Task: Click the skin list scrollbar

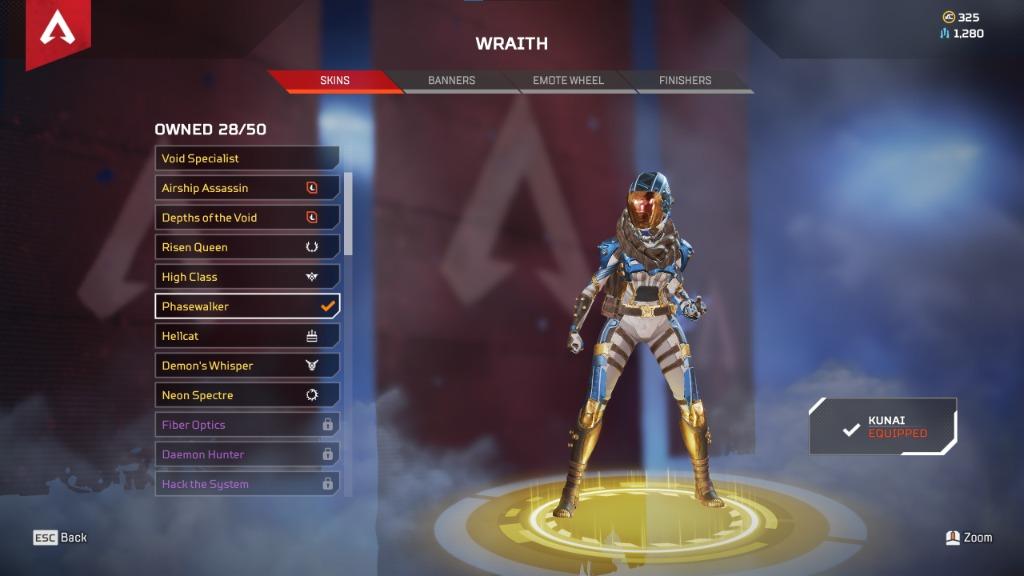Action: [x=348, y=215]
